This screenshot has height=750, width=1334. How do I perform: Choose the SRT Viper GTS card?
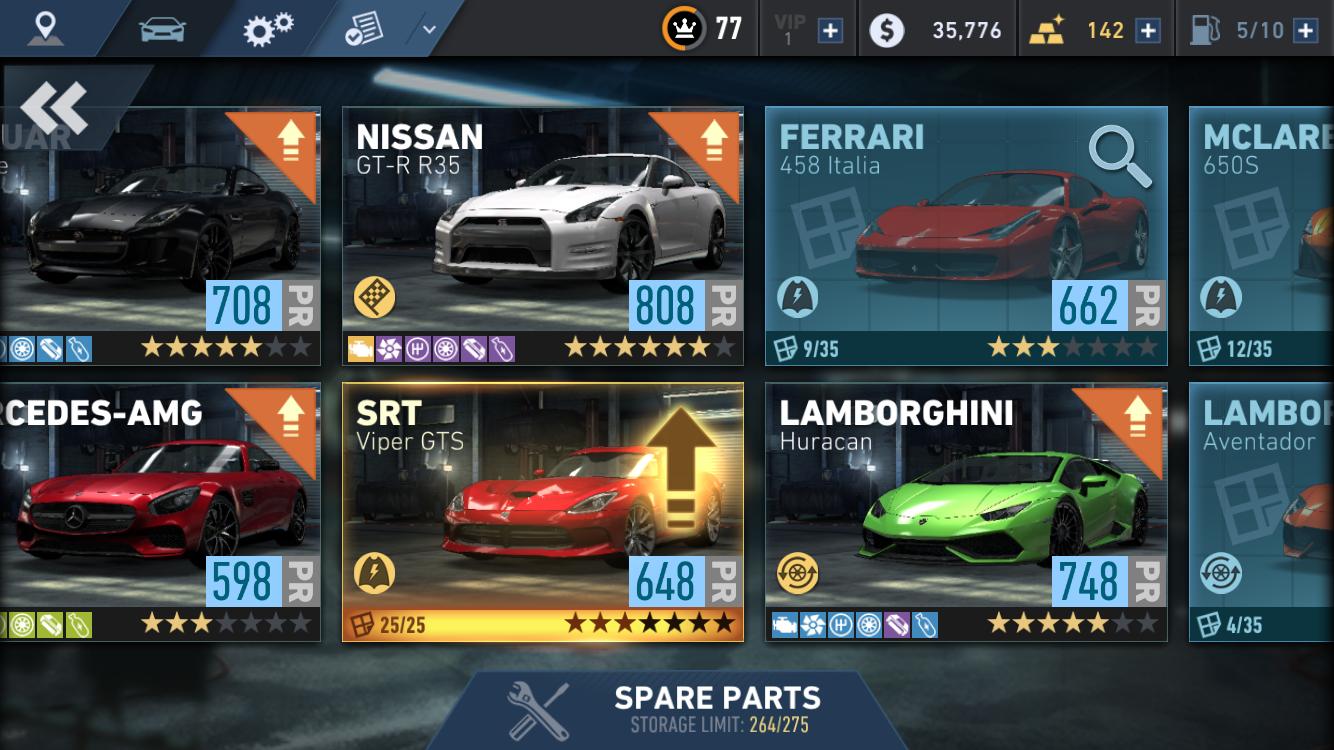542,511
